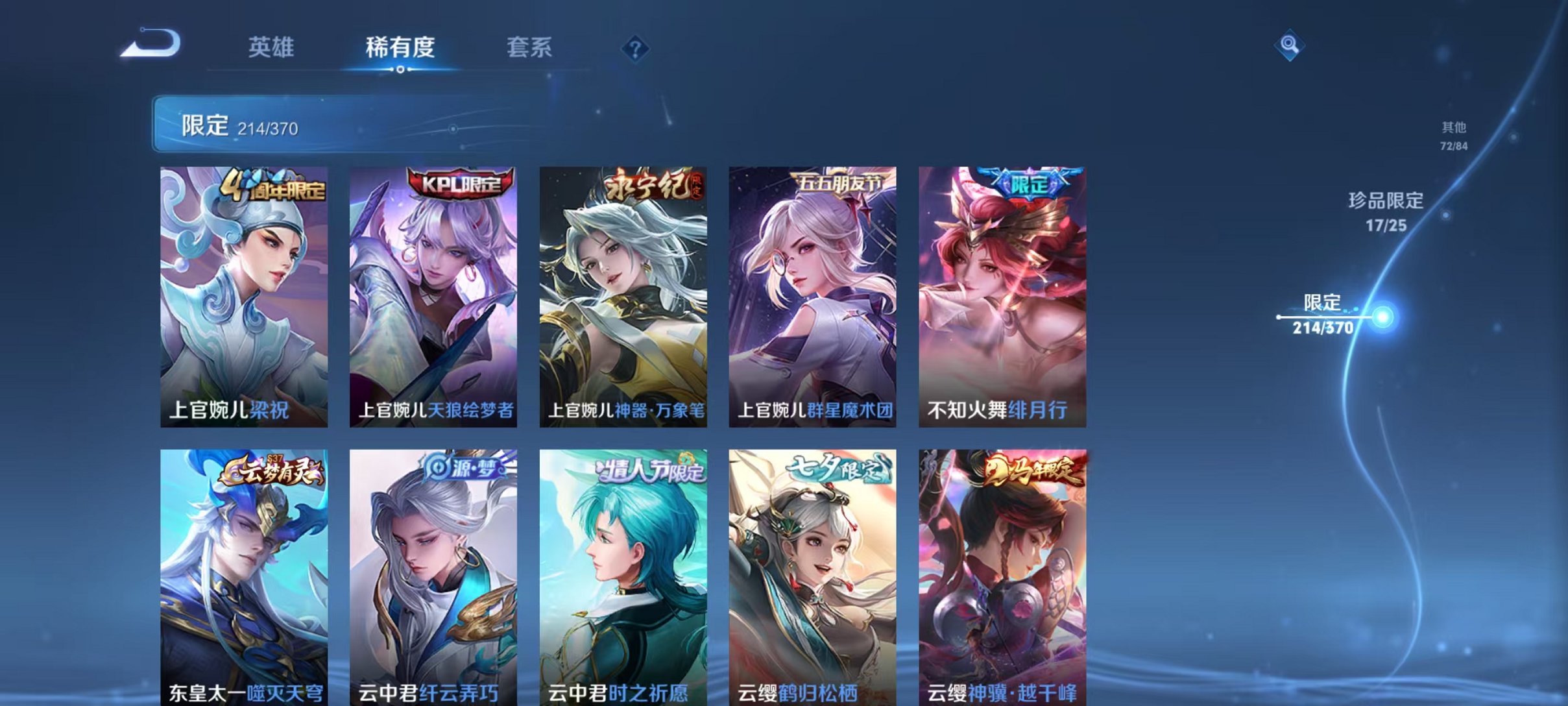Open the search magnifier icon
The image size is (1568, 706).
(1288, 47)
